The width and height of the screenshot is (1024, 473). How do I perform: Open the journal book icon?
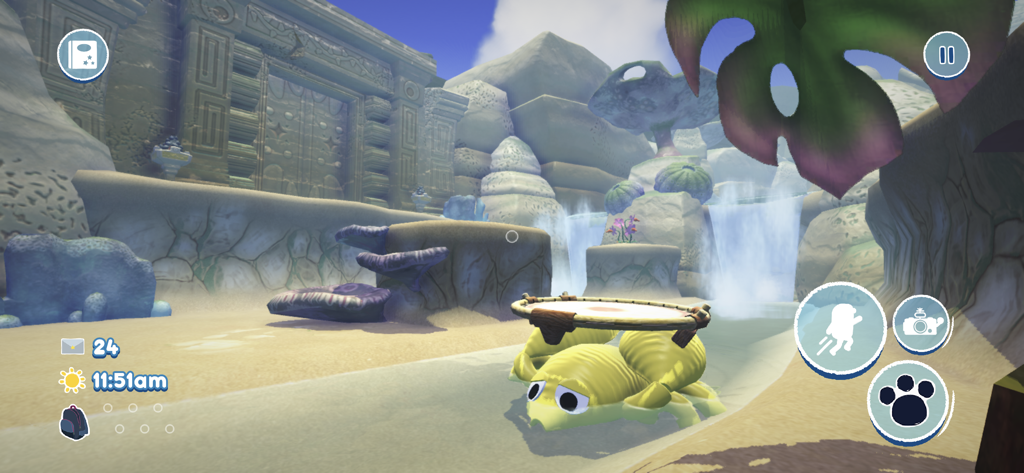pyautogui.click(x=83, y=55)
